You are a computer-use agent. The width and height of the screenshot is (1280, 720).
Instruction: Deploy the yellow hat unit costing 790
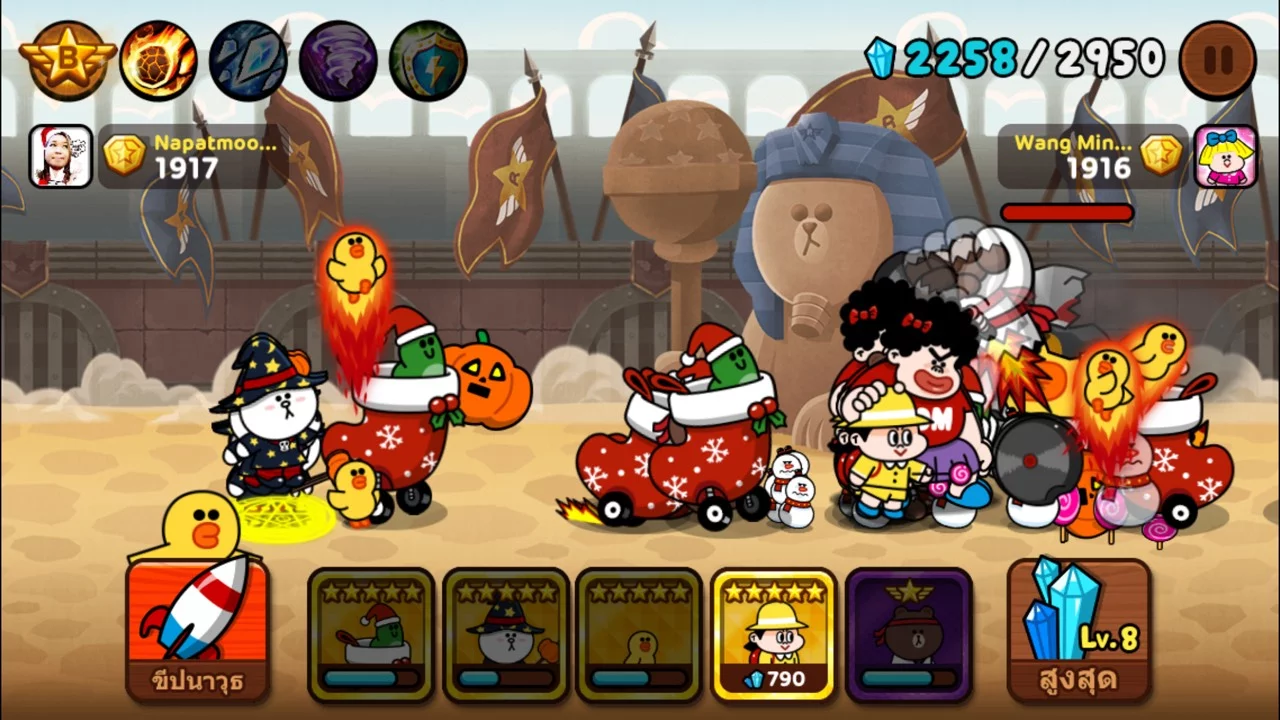coord(773,633)
